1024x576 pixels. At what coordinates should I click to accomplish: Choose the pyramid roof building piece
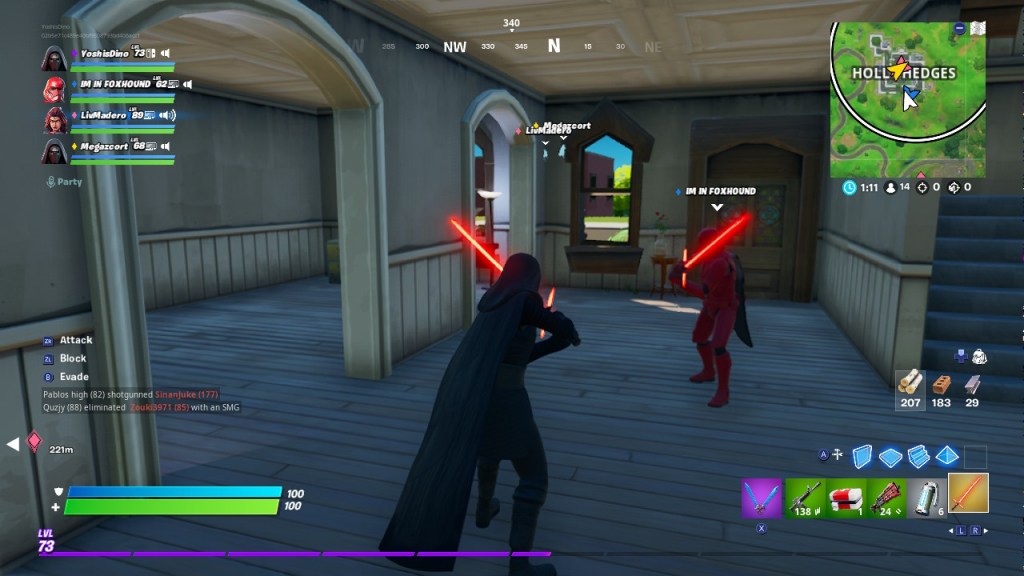click(946, 456)
